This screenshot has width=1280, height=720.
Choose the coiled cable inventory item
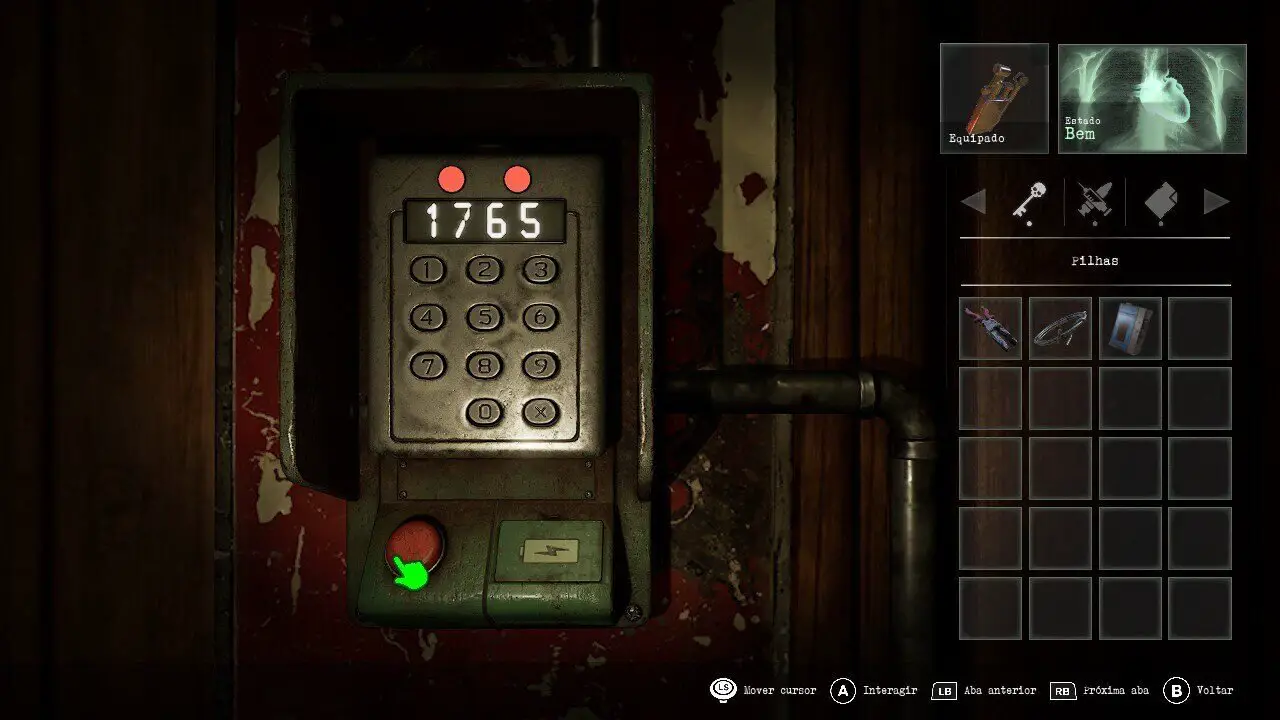point(1060,328)
